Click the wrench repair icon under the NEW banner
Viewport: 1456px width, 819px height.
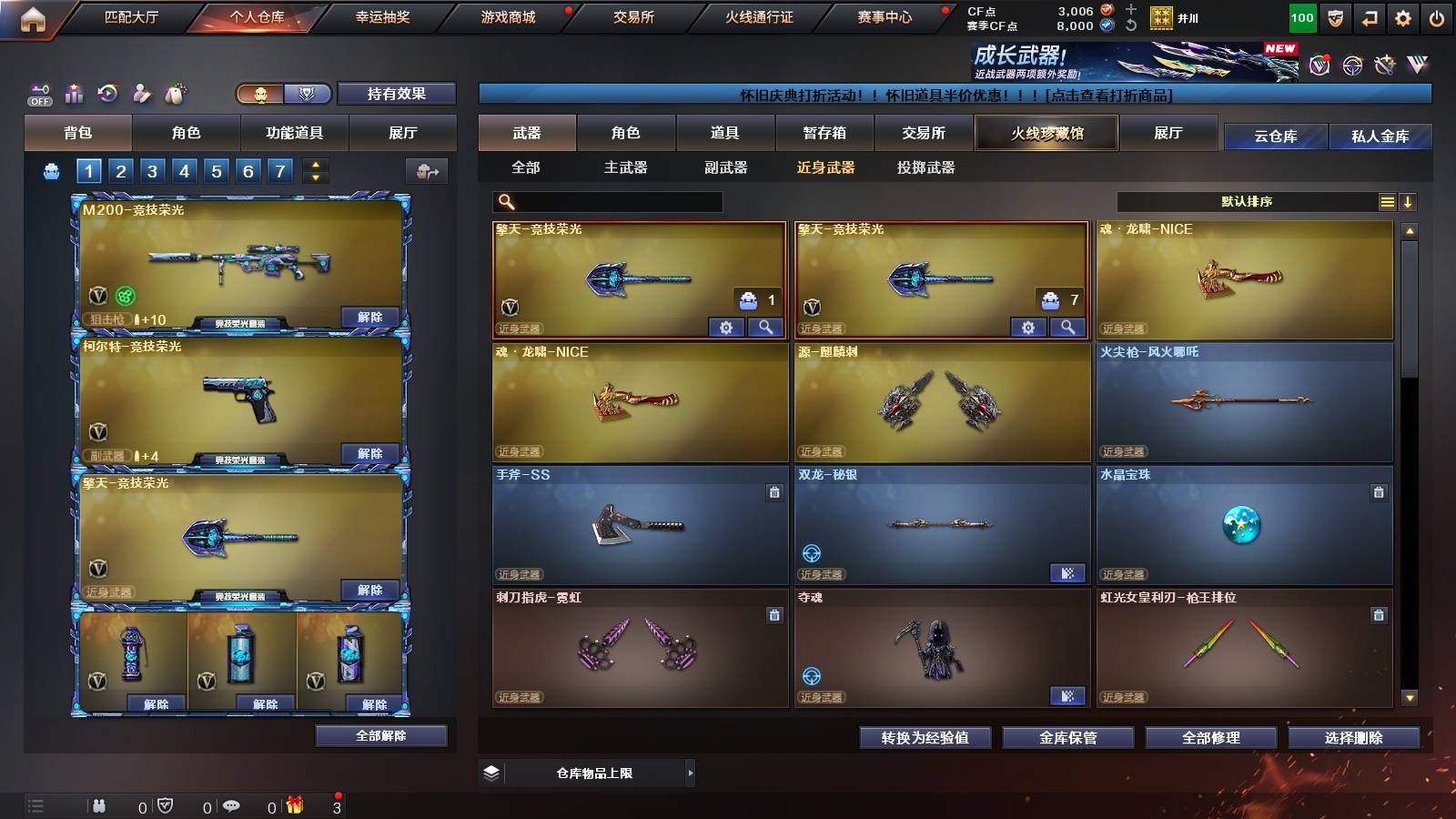1384,66
